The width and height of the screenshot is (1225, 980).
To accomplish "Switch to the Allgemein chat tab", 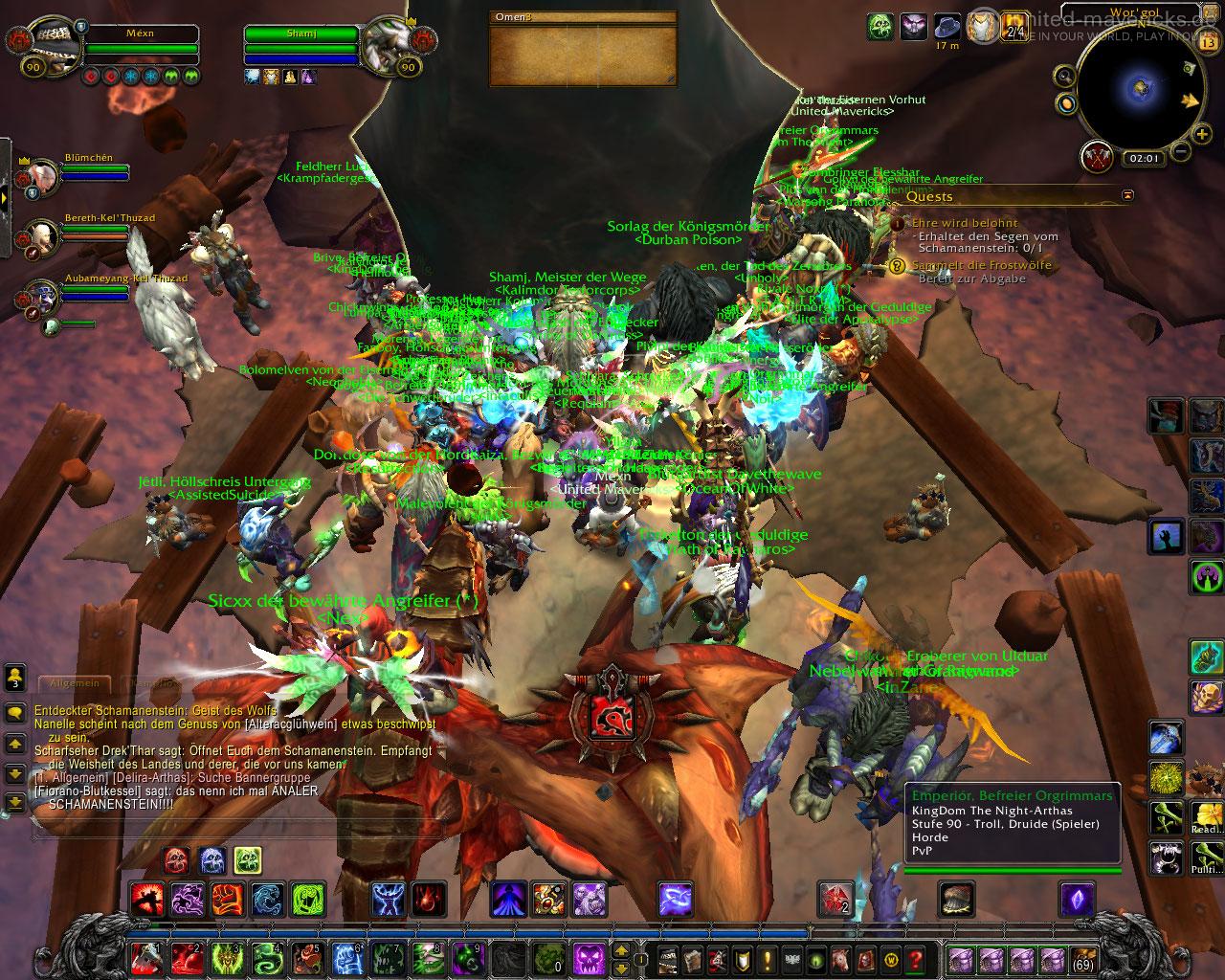I will click(74, 683).
